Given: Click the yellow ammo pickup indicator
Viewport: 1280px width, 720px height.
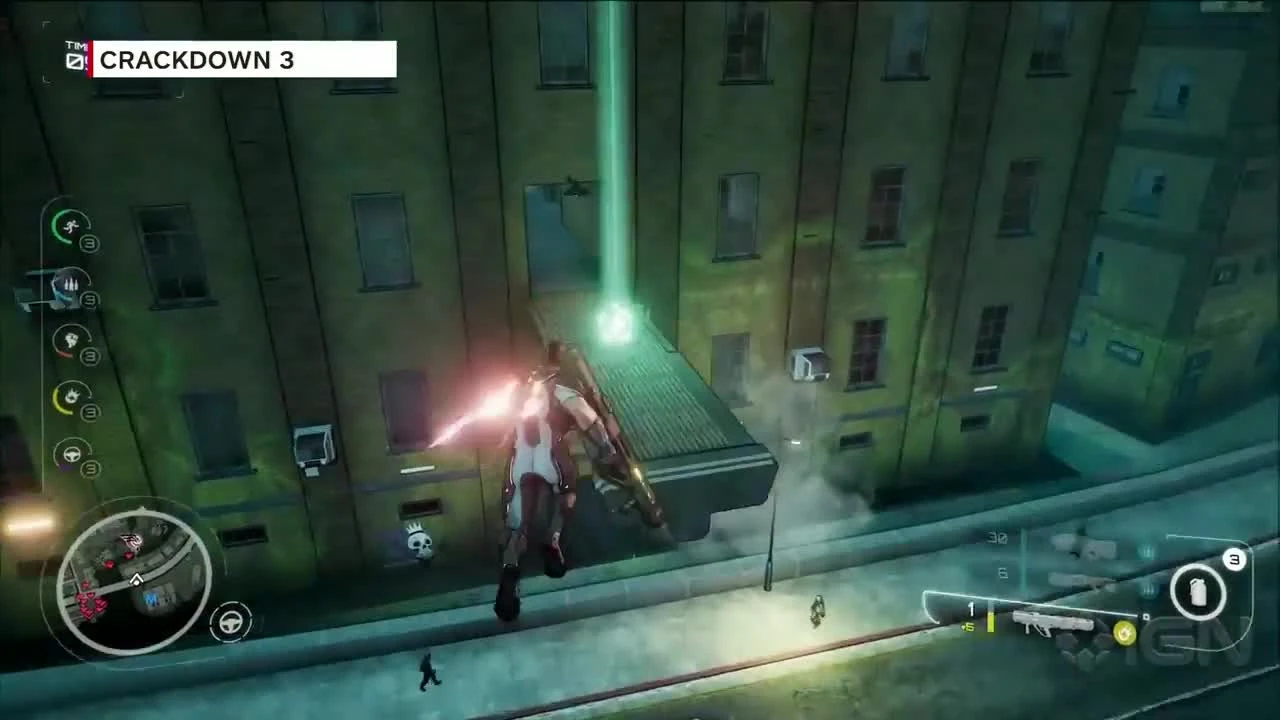Looking at the screenshot, I should click(1122, 632).
